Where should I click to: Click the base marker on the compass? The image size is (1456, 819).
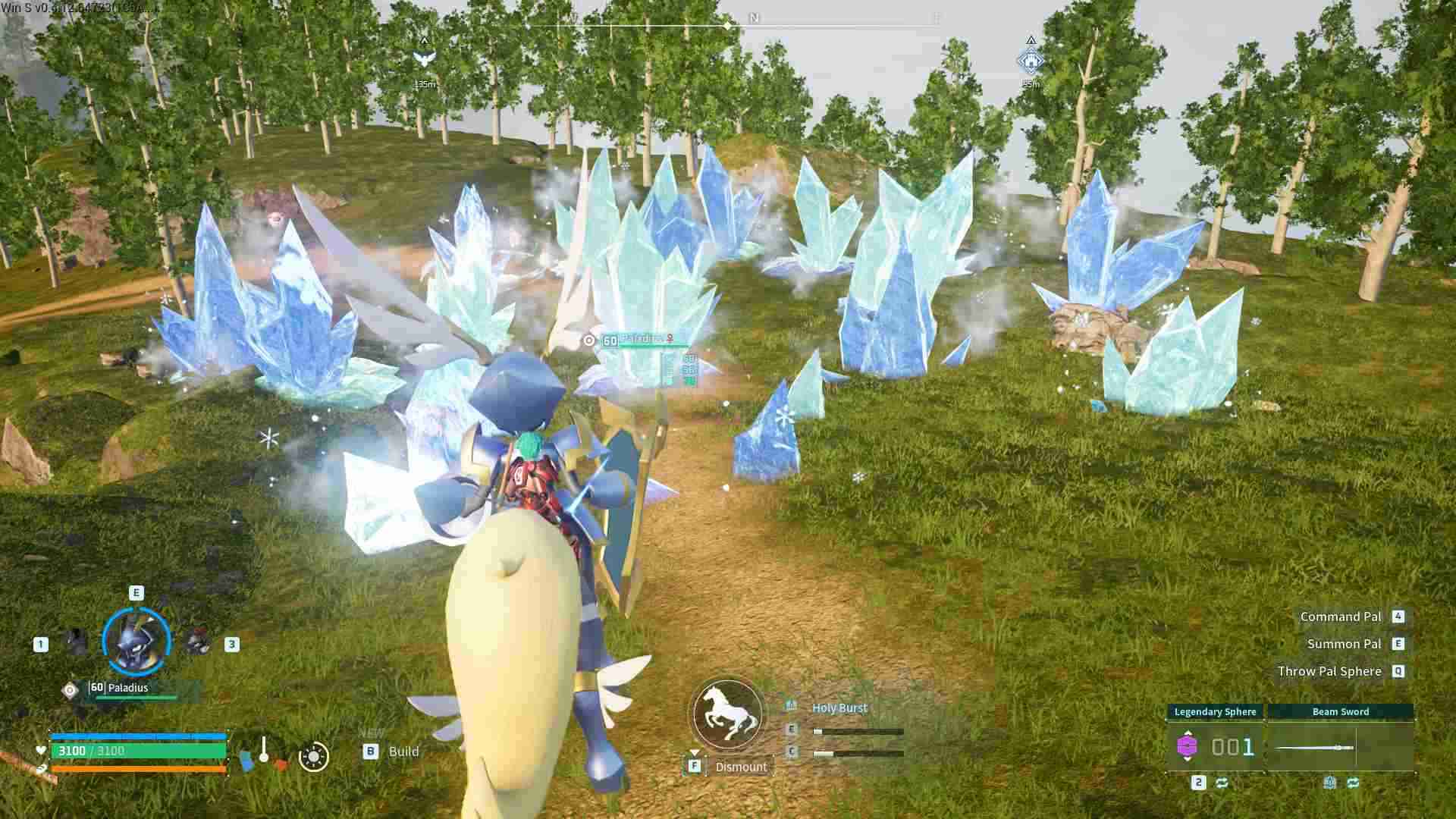click(1031, 61)
